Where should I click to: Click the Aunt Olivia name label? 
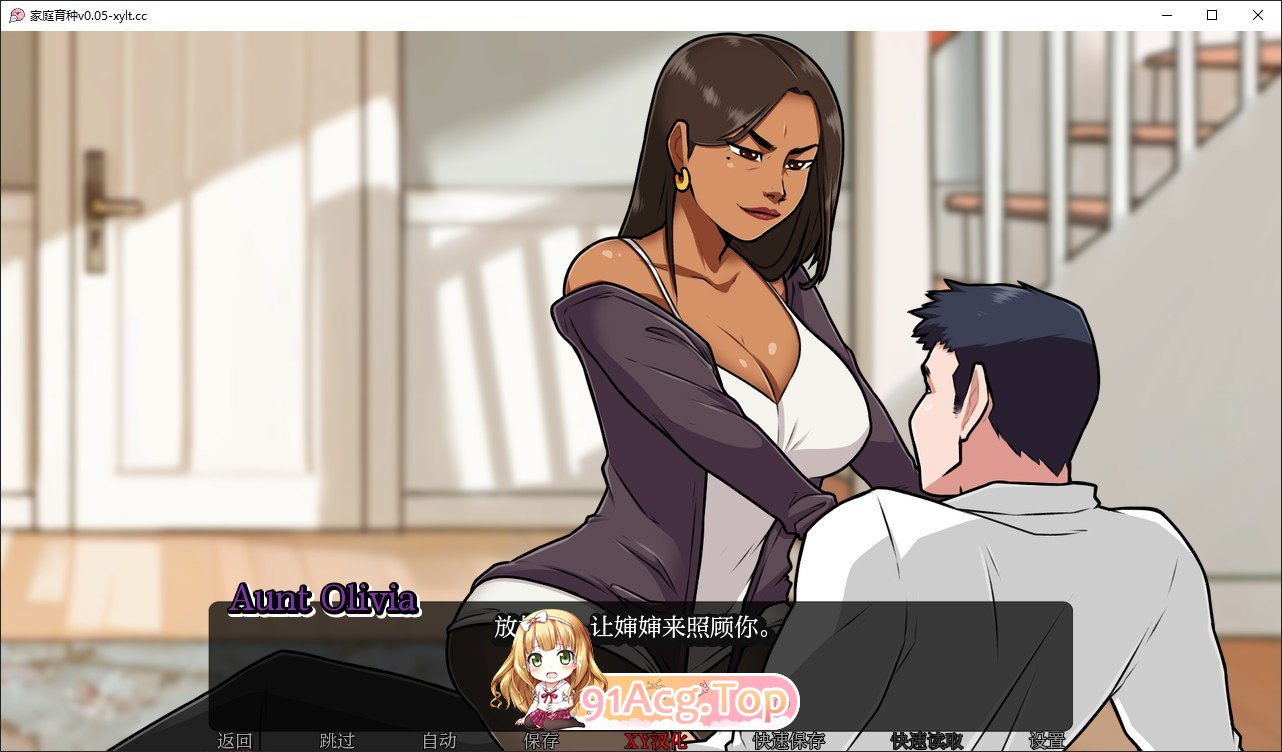[x=324, y=600]
